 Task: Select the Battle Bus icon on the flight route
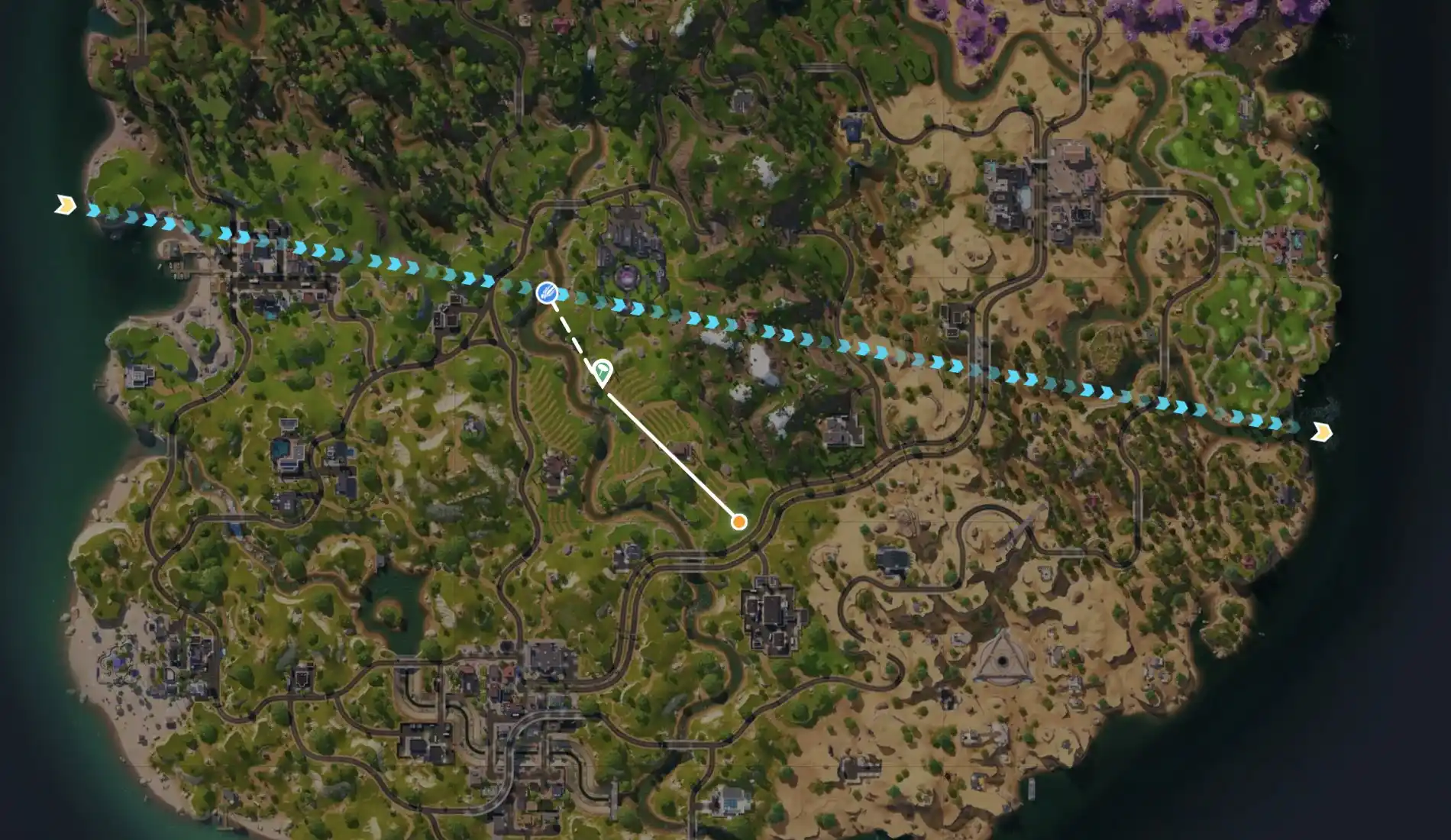click(547, 292)
